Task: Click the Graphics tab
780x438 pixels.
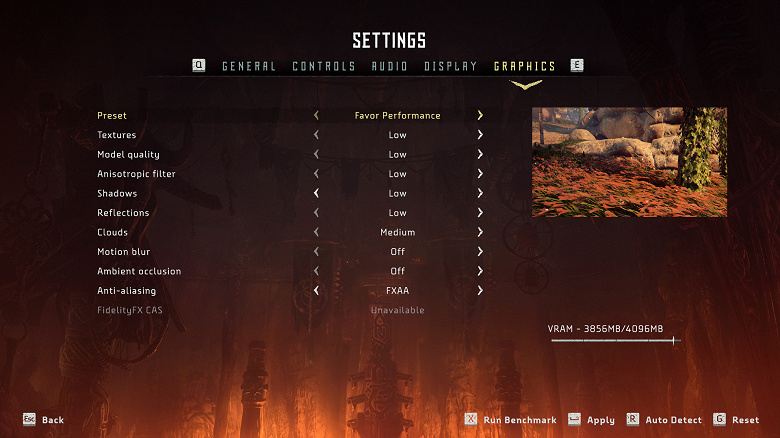Action: click(x=525, y=66)
